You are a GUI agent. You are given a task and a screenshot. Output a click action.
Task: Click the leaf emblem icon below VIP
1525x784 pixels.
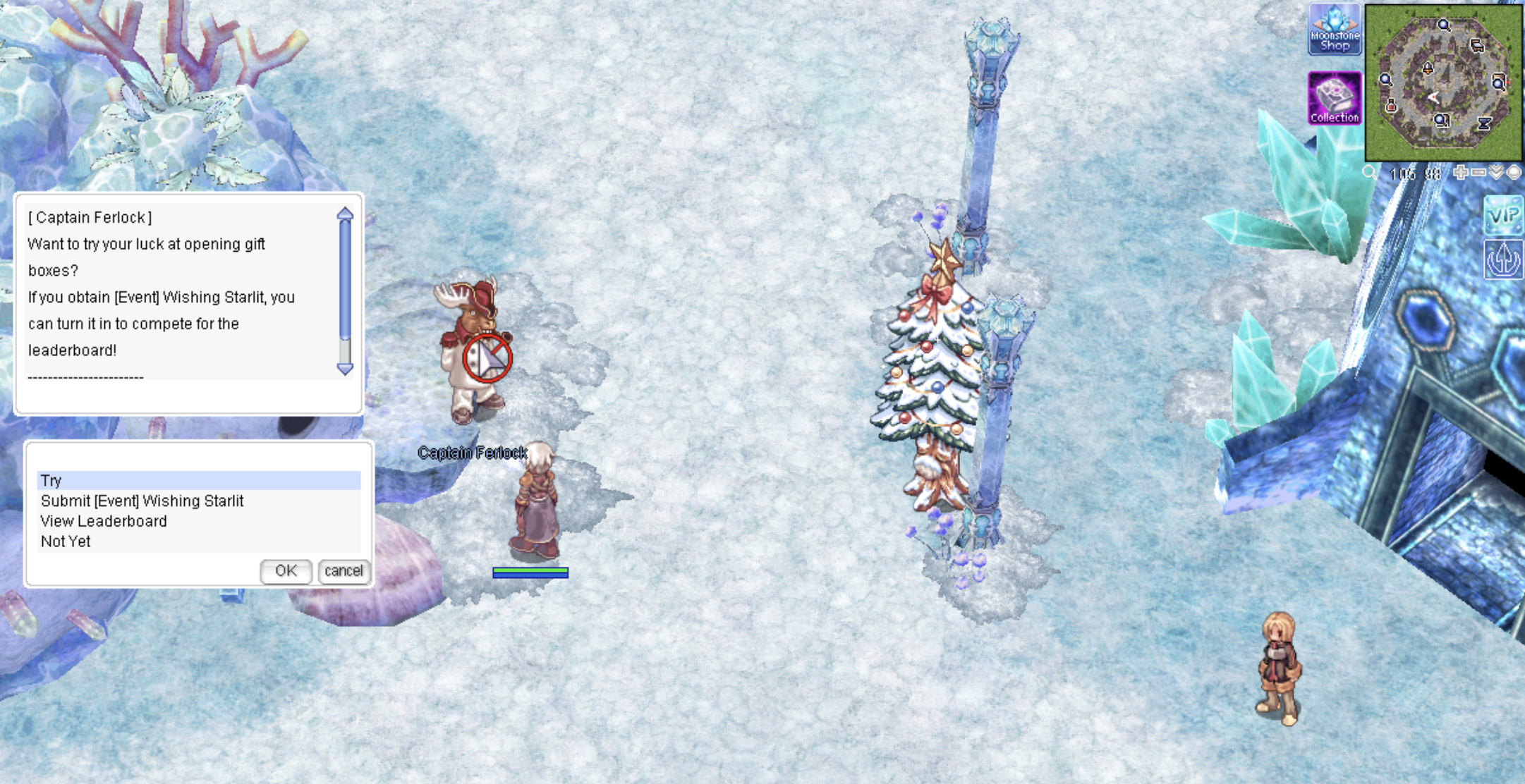pos(1503,260)
